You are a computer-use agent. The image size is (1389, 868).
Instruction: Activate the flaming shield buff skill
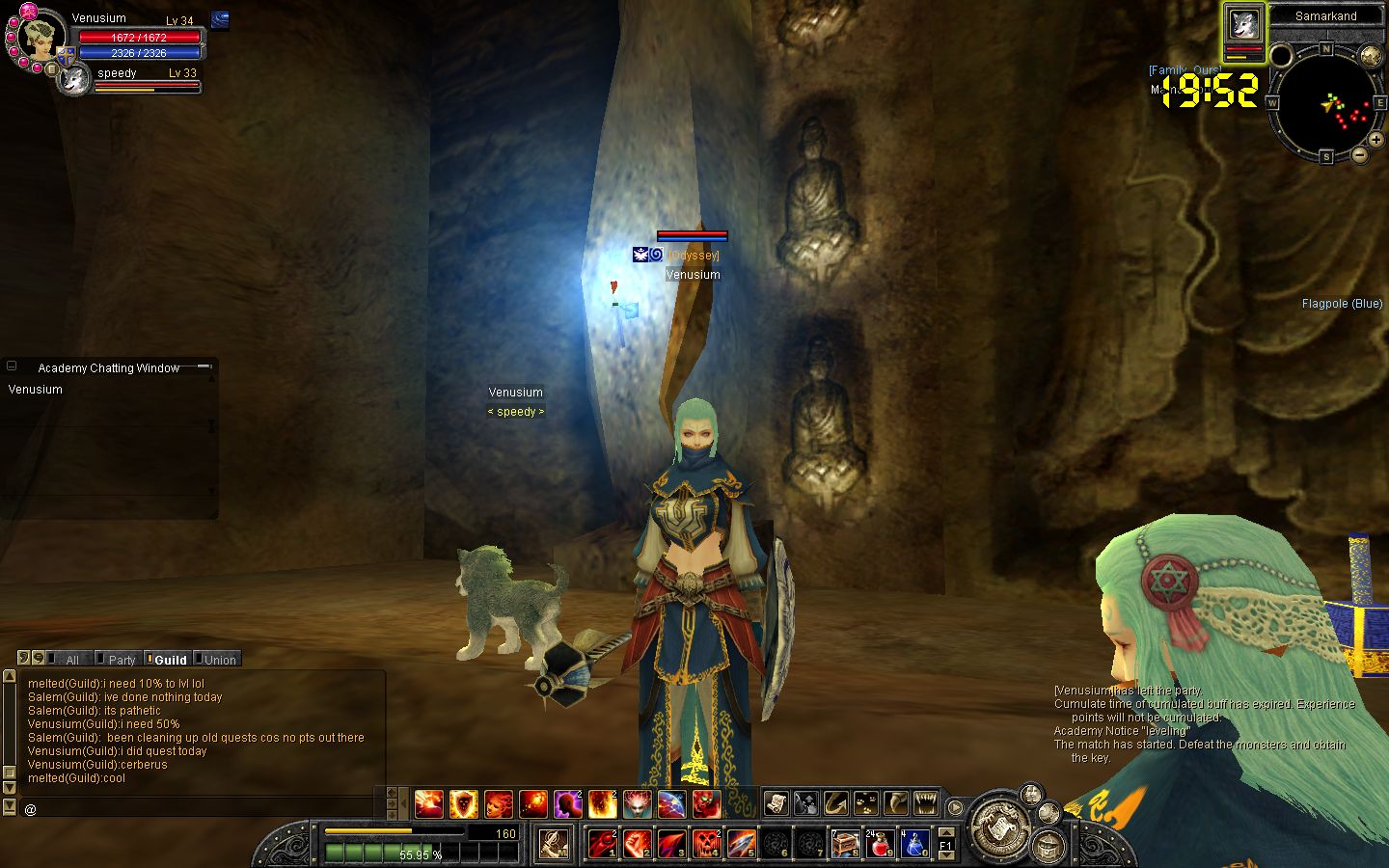[463, 802]
